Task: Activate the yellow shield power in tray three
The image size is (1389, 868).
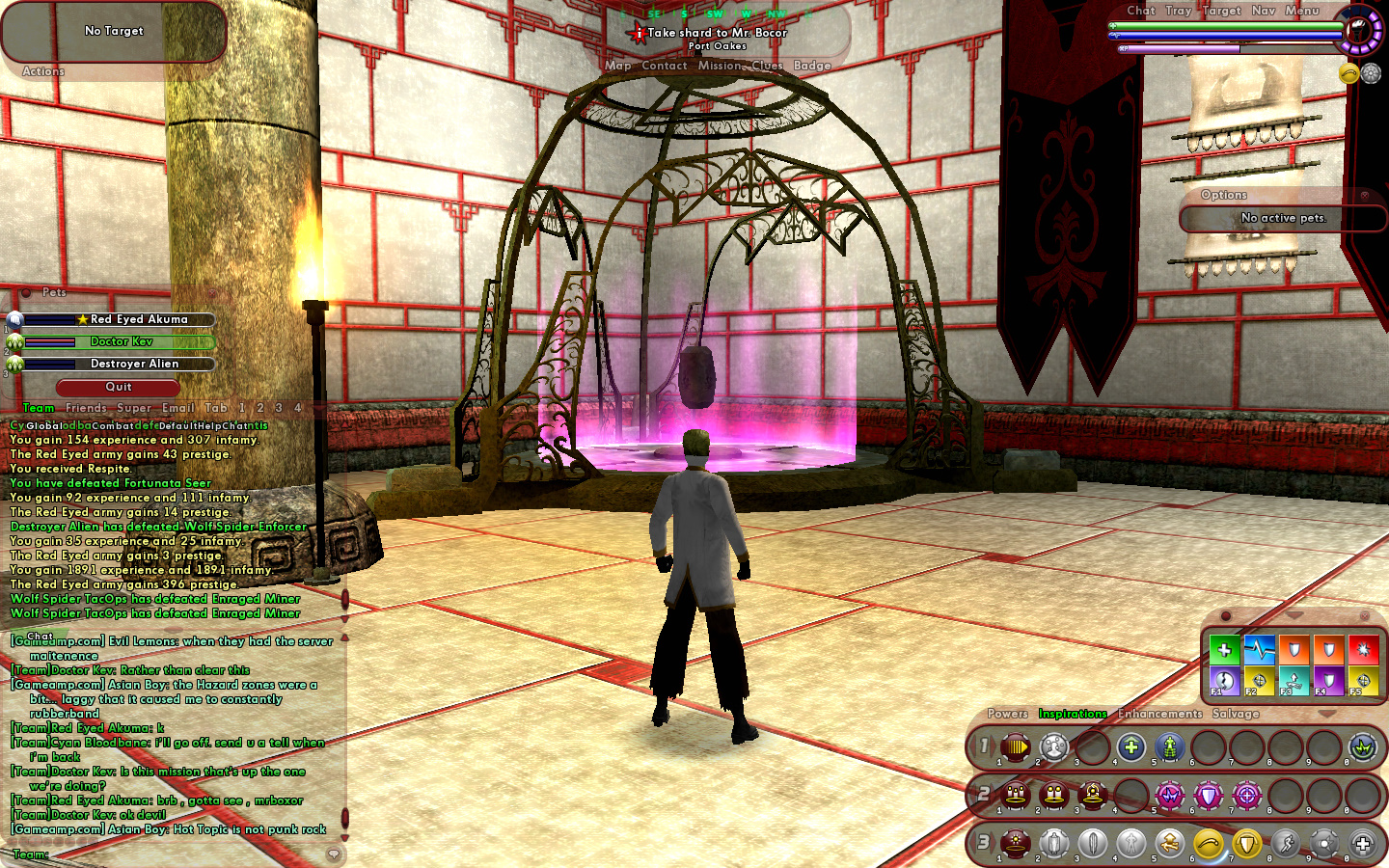Action: pos(1247,845)
